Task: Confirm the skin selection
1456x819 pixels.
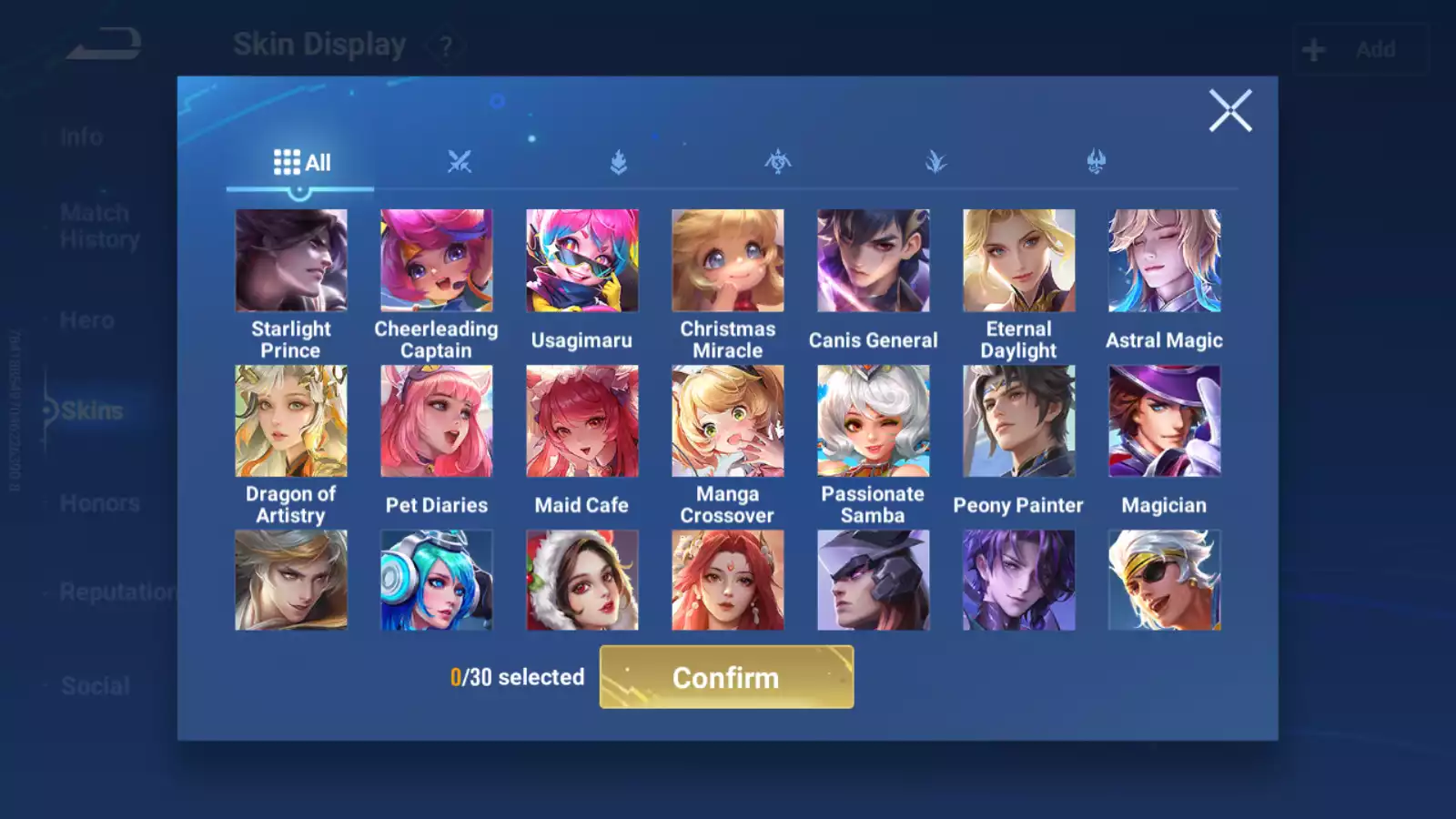Action: pos(726,677)
